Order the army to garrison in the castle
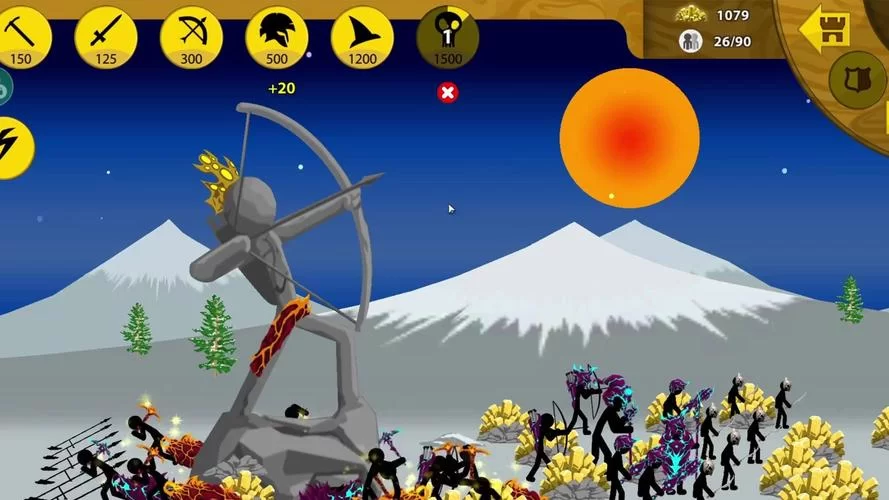The image size is (889, 500). click(825, 30)
